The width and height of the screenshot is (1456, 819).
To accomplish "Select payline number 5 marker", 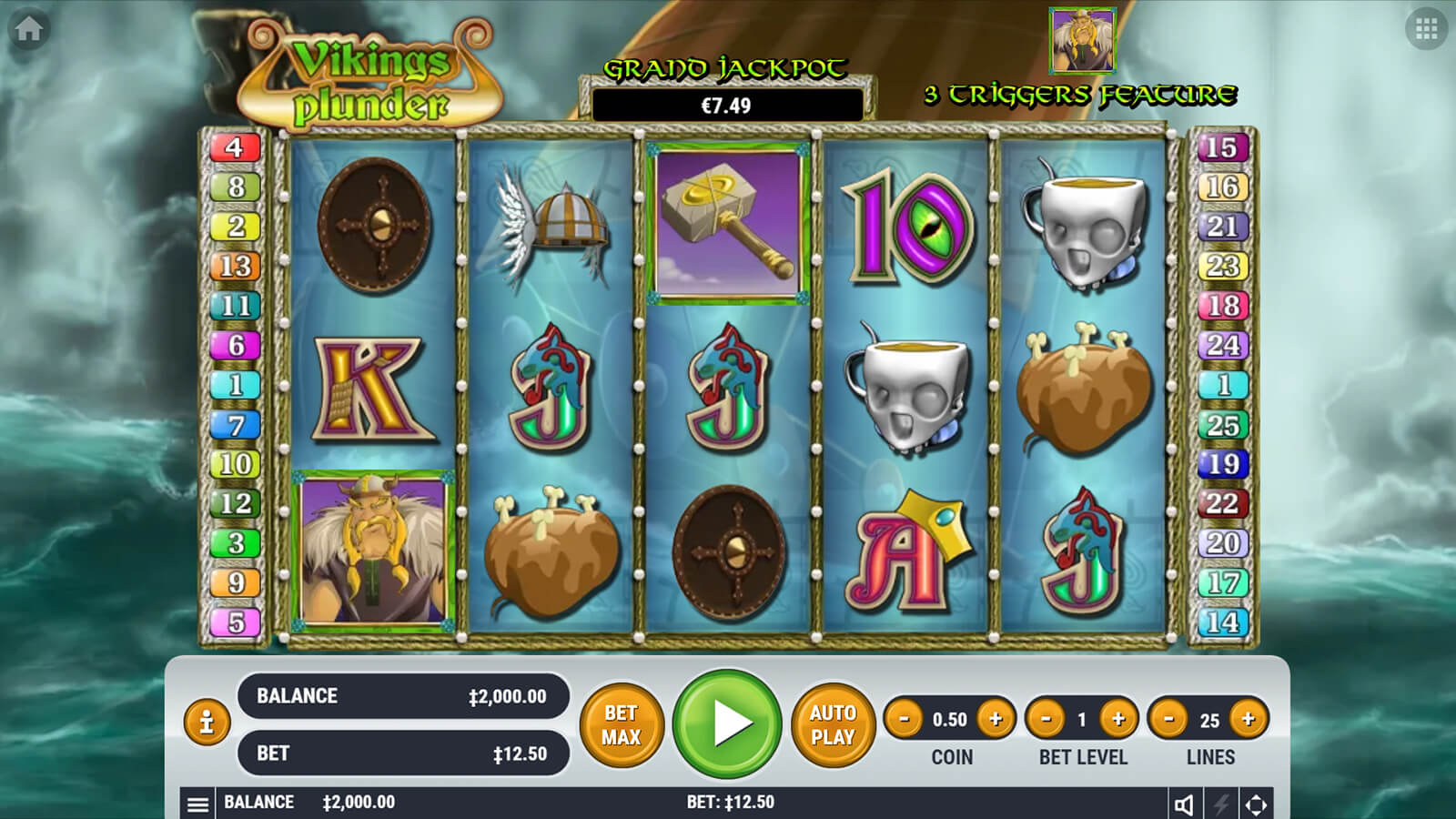I will pyautogui.click(x=236, y=622).
